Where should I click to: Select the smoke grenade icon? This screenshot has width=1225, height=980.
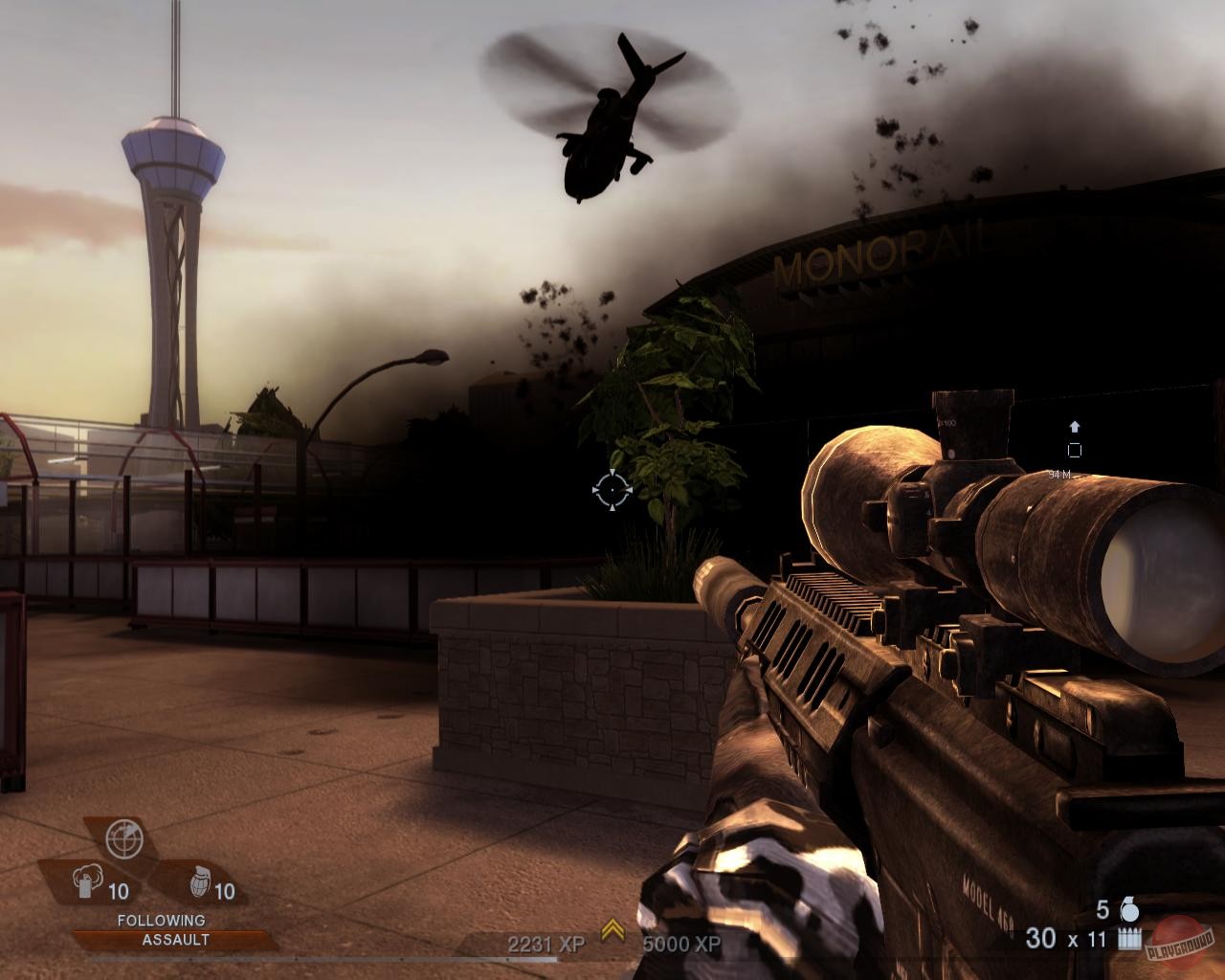point(87,881)
